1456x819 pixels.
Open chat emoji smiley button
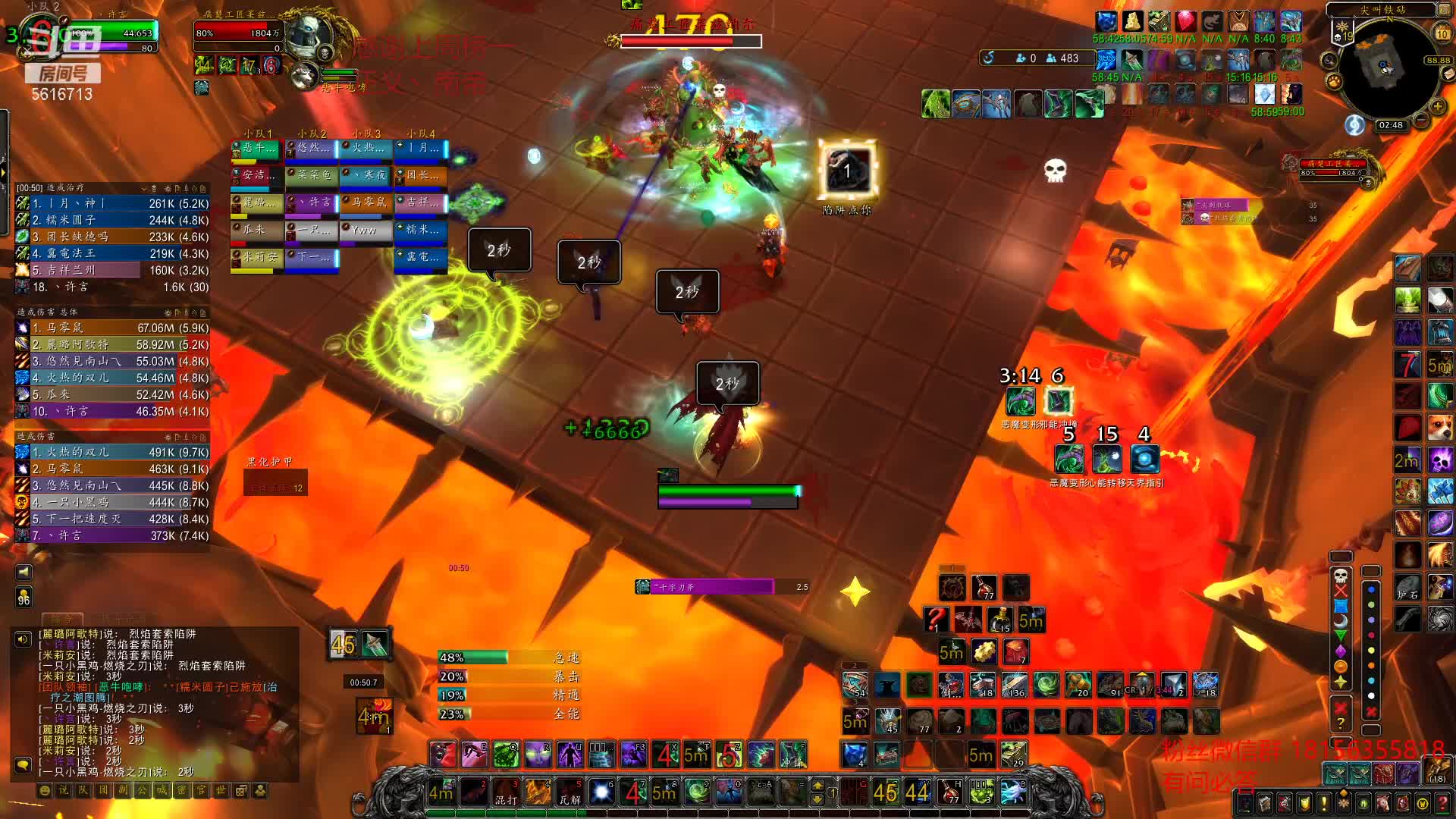tap(45, 791)
